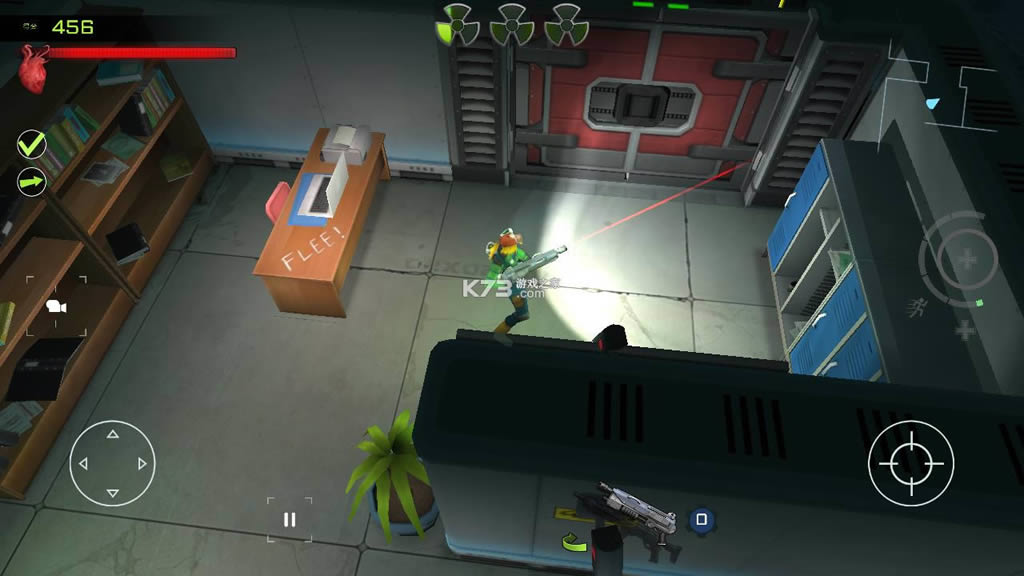
Task: Touch the movement directional pad
Action: (113, 463)
